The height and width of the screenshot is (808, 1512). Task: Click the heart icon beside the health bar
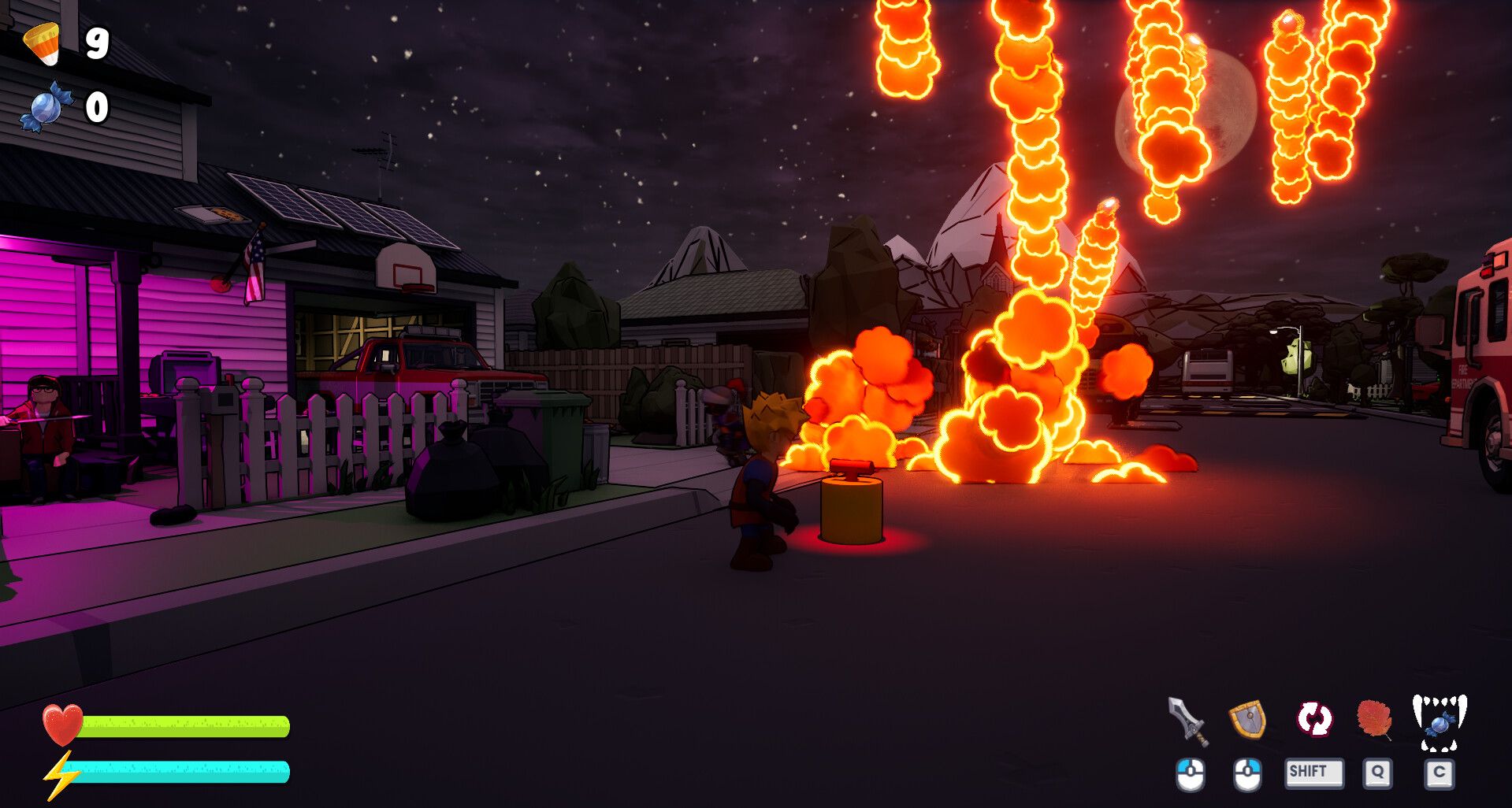pyautogui.click(x=62, y=726)
